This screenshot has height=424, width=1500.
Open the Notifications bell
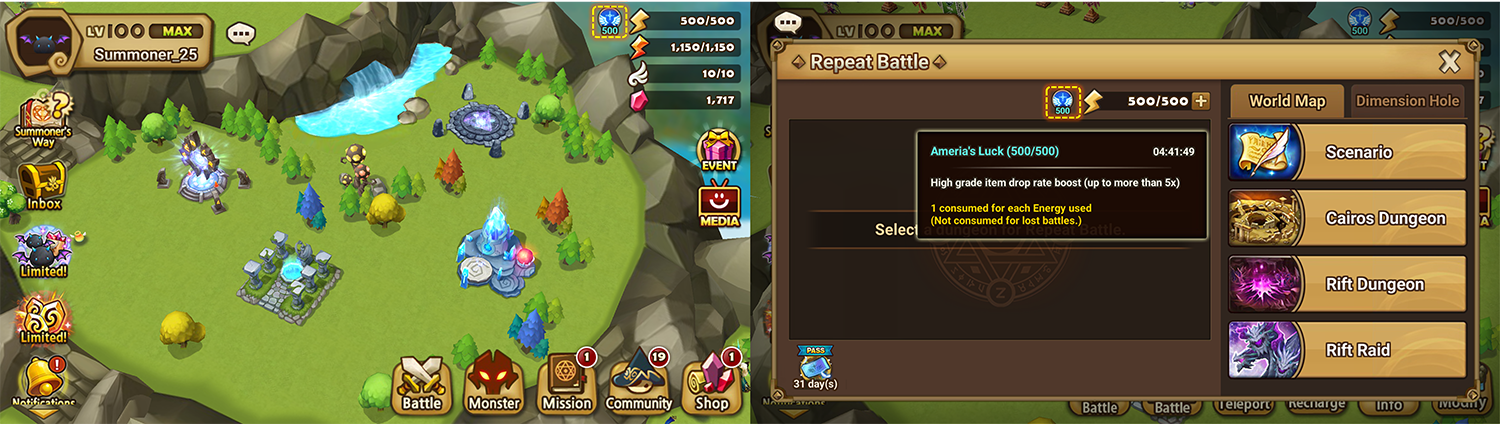(43, 382)
